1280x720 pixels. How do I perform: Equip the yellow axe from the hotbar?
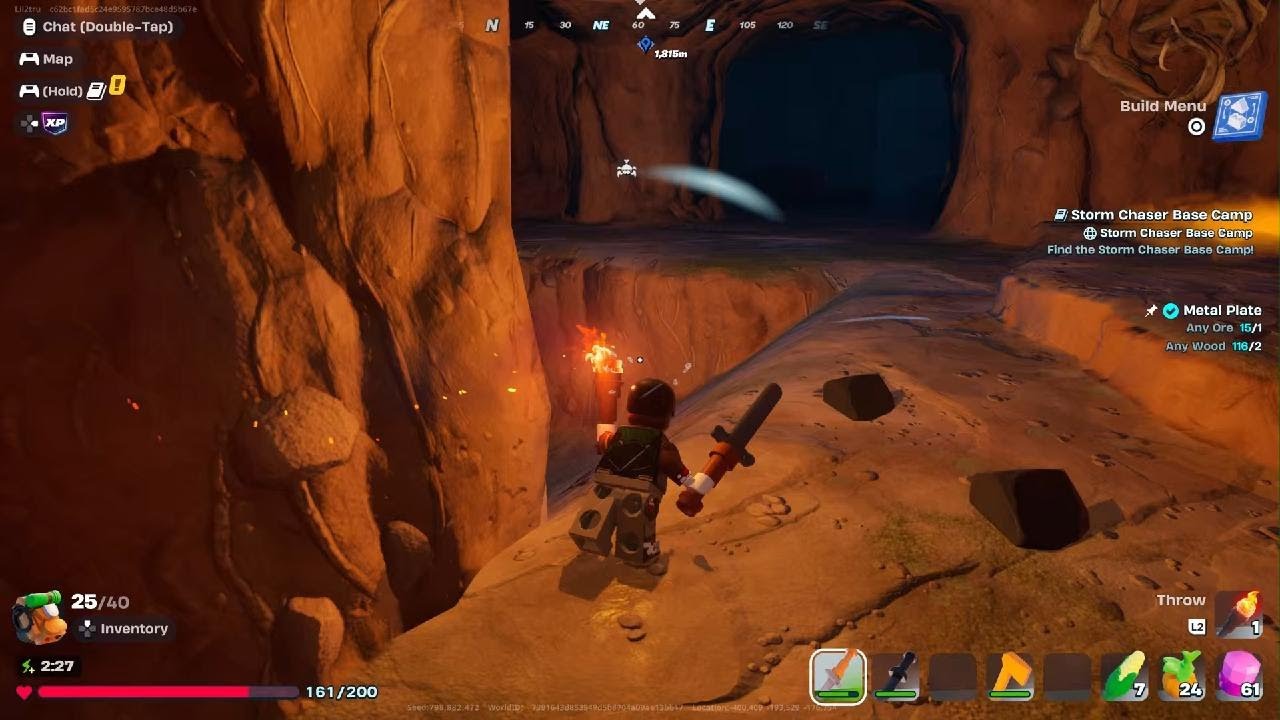pos(1010,675)
